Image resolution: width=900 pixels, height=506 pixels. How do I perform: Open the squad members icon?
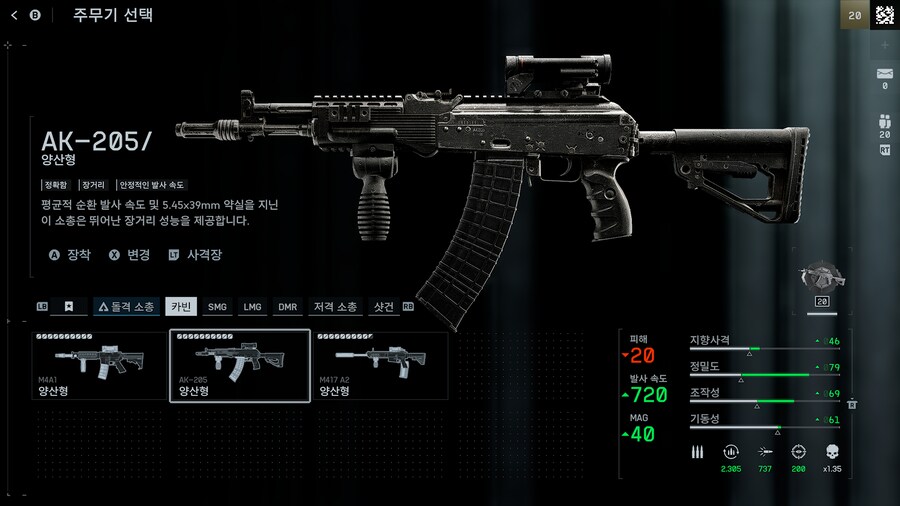click(x=884, y=122)
